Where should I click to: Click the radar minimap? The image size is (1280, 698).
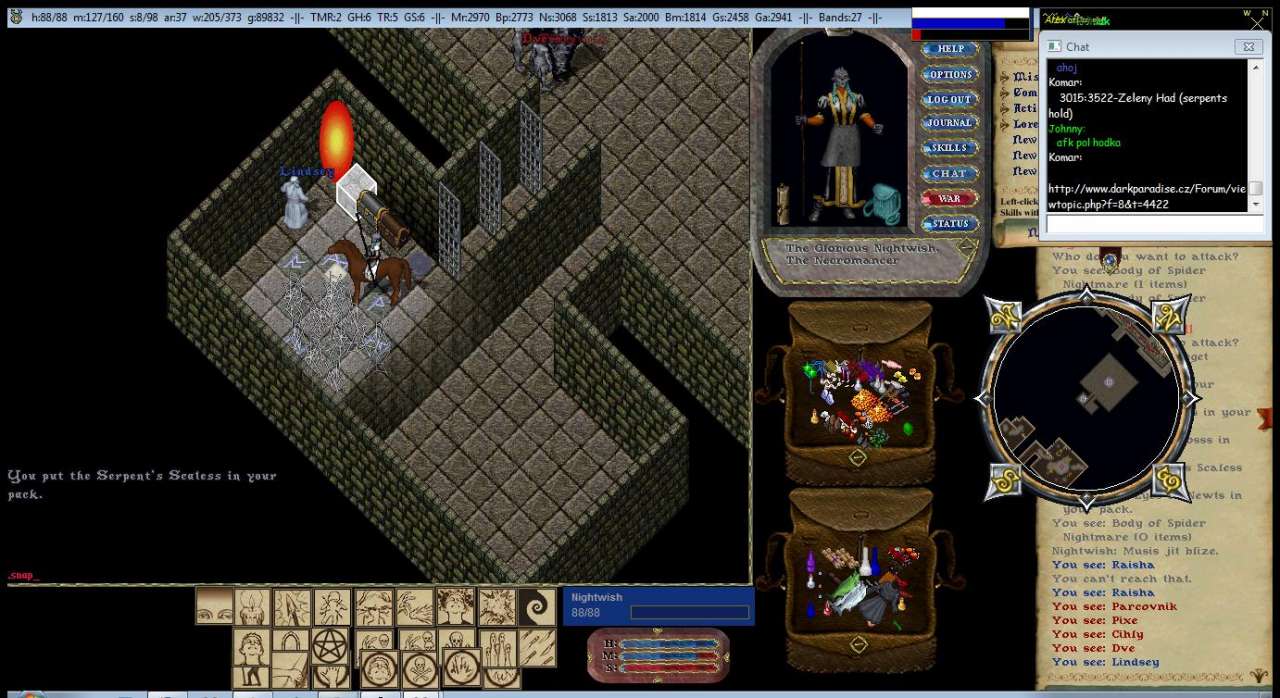coord(1086,398)
